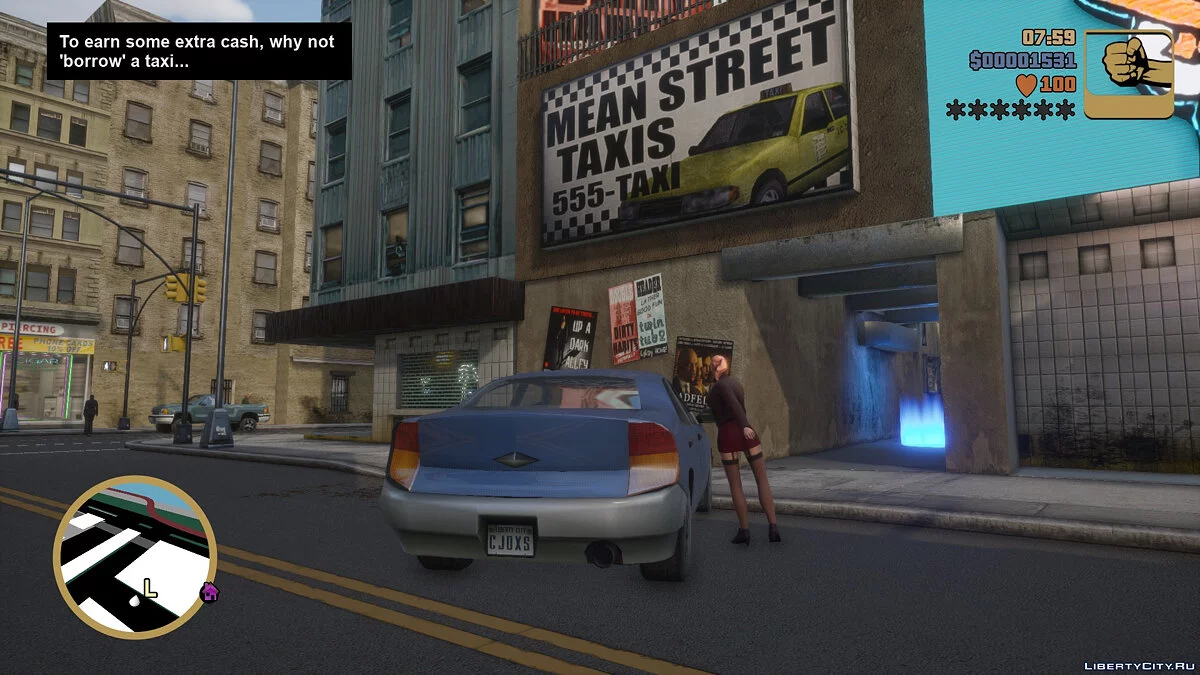Click the circular radar minimap

pyautogui.click(x=134, y=557)
